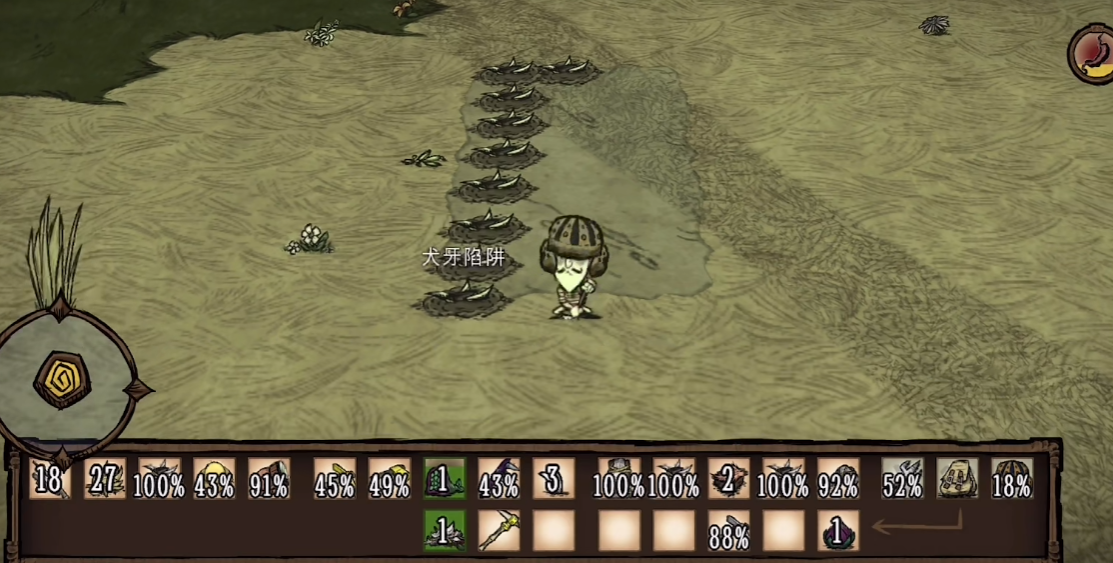Select the golden pickaxe in the backpack row
The height and width of the screenshot is (563, 1113).
(x=498, y=531)
